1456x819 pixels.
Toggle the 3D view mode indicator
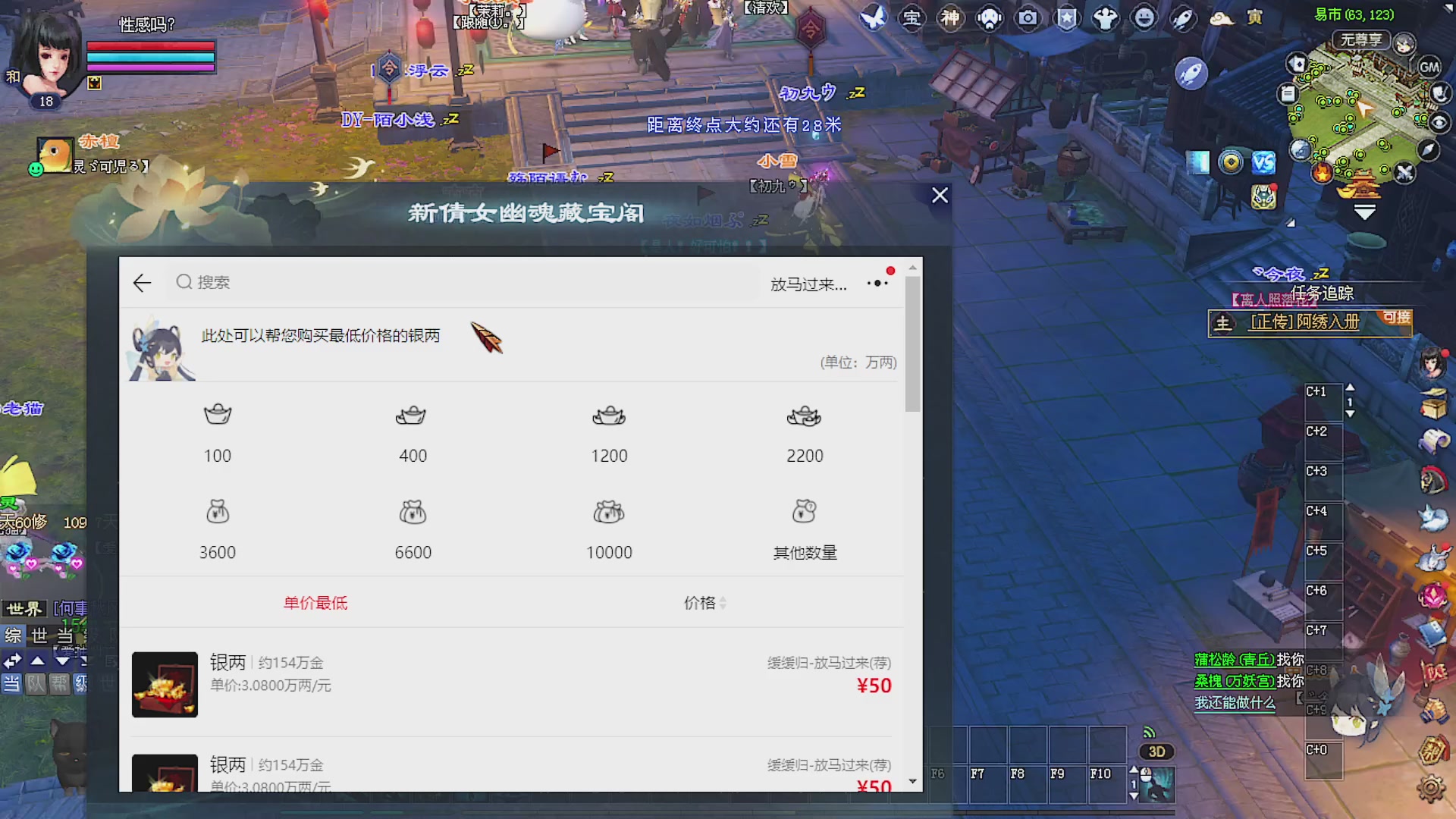coord(1156,752)
